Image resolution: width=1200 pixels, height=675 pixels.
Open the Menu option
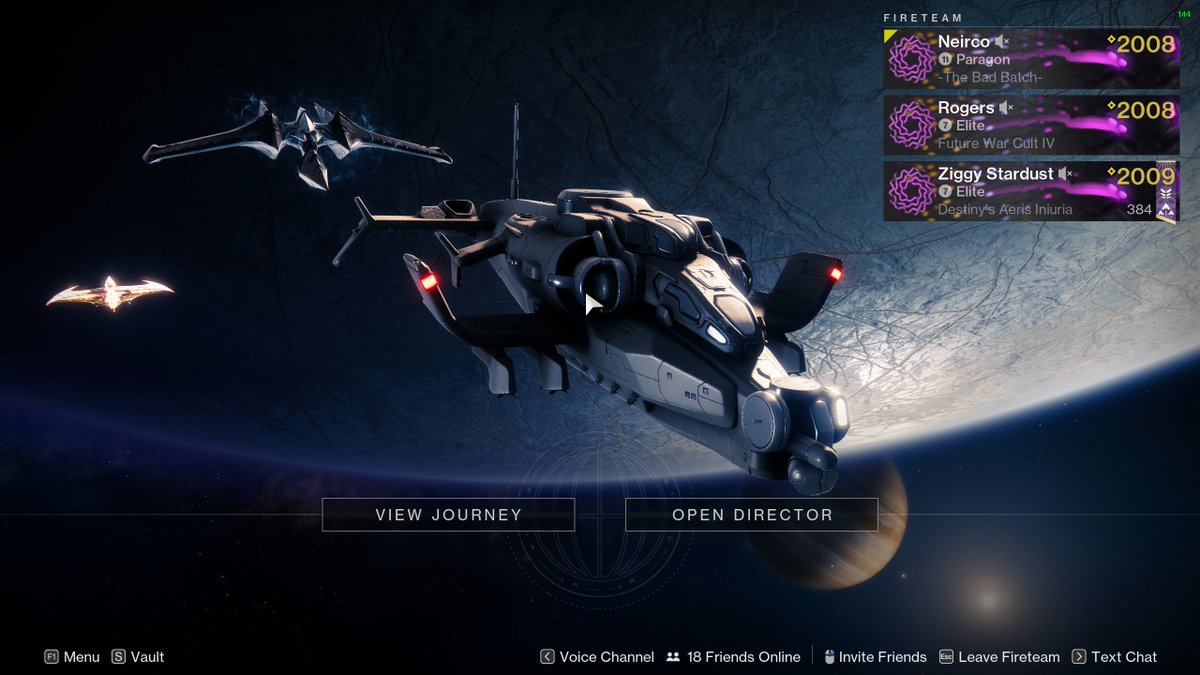[72, 657]
